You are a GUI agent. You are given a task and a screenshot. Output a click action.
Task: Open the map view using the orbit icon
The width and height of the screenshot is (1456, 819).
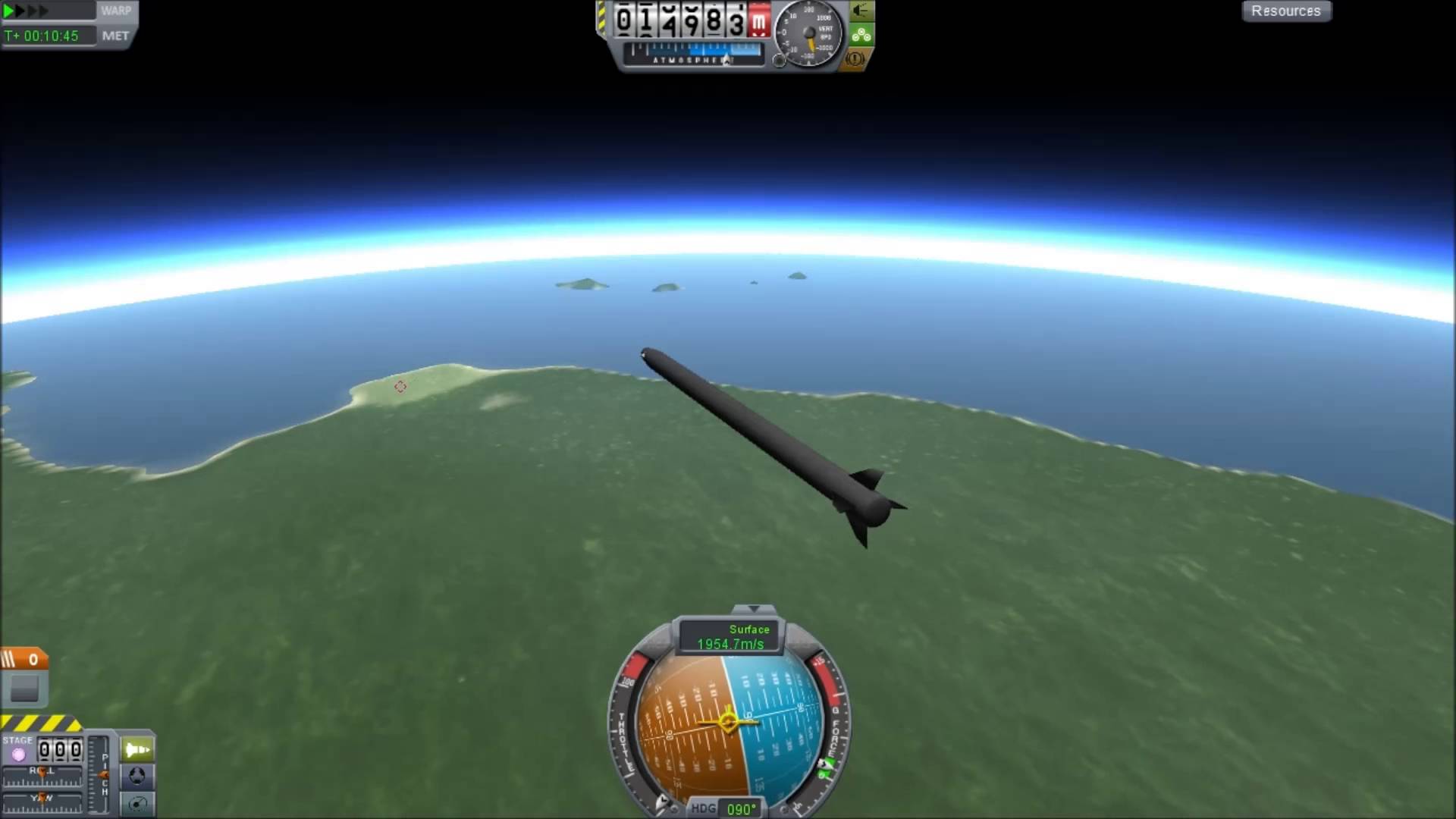(x=136, y=802)
